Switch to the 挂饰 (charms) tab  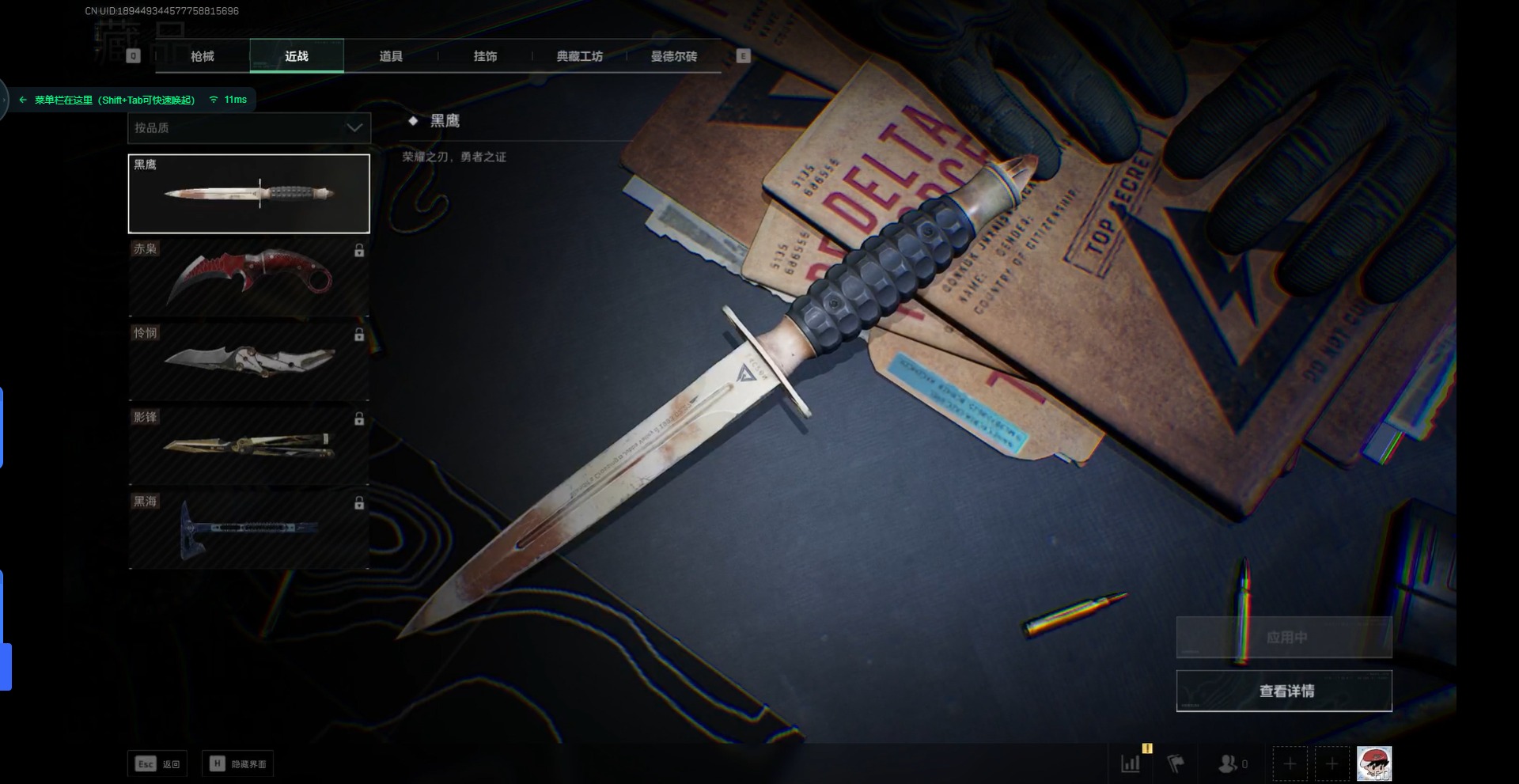click(485, 56)
